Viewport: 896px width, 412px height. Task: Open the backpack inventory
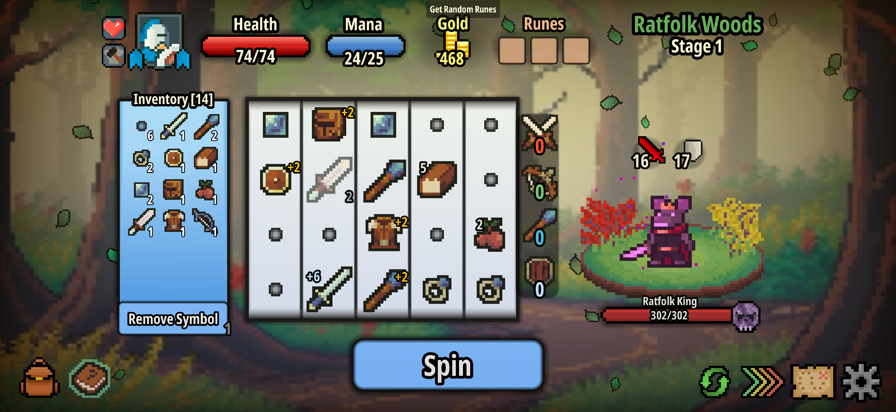point(39,379)
